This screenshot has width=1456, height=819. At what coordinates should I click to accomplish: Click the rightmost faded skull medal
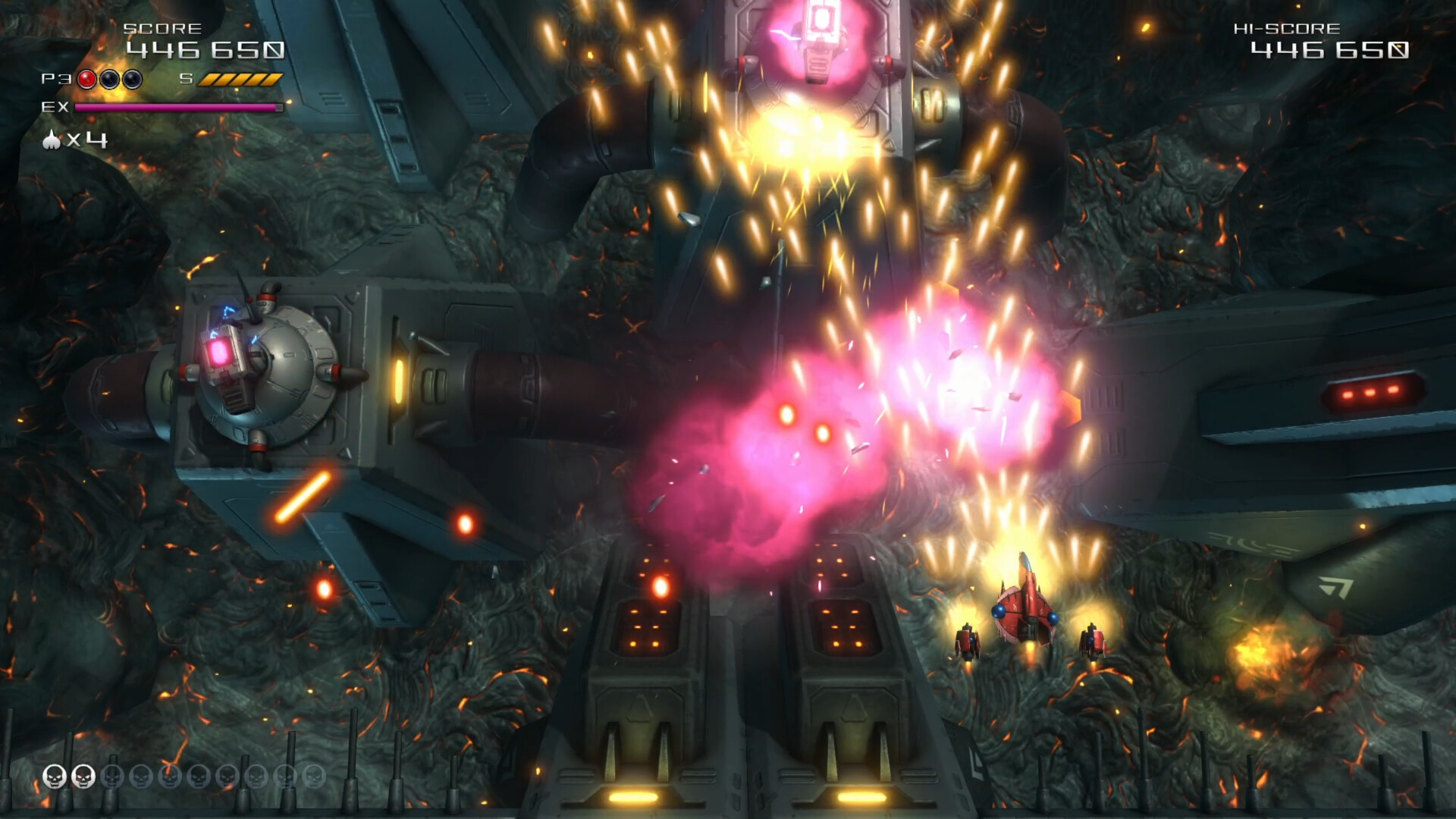point(315,776)
